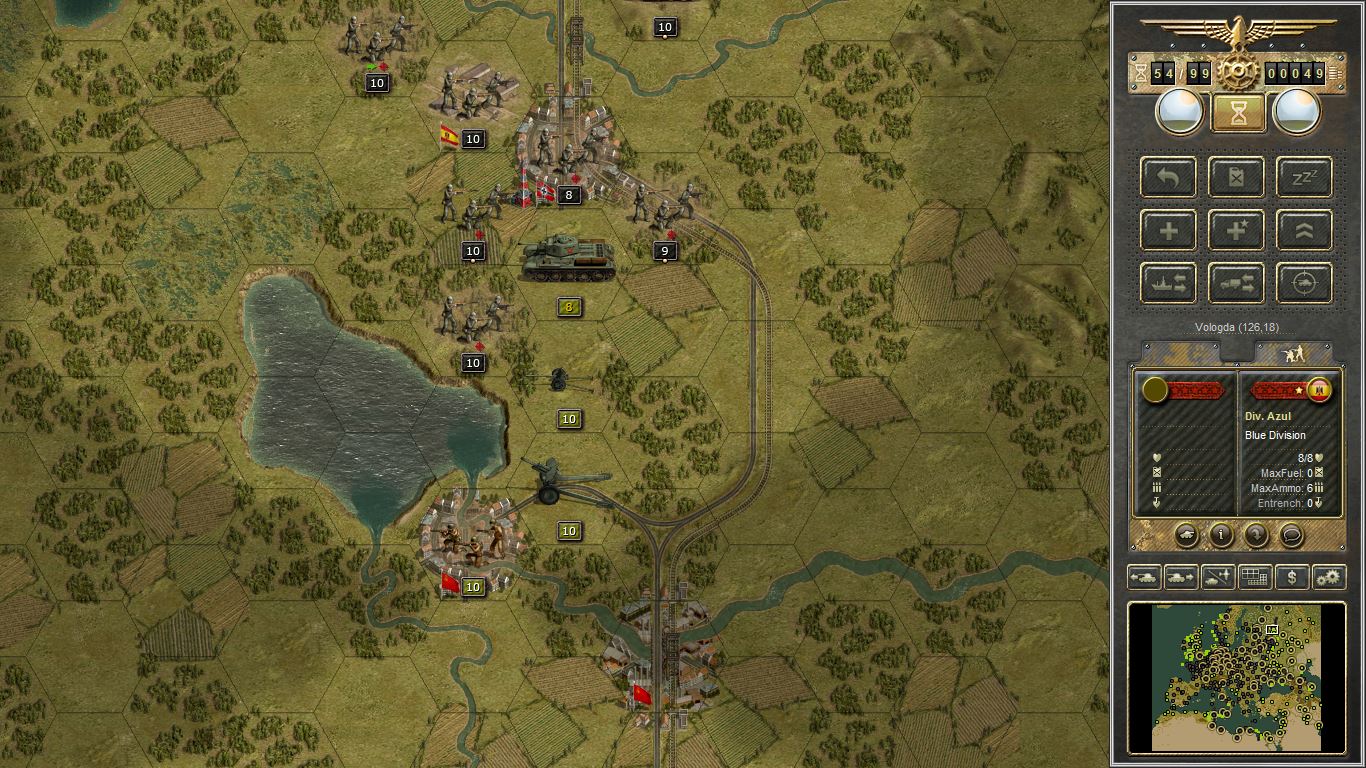Click the truck transport swap button

coord(1237,284)
